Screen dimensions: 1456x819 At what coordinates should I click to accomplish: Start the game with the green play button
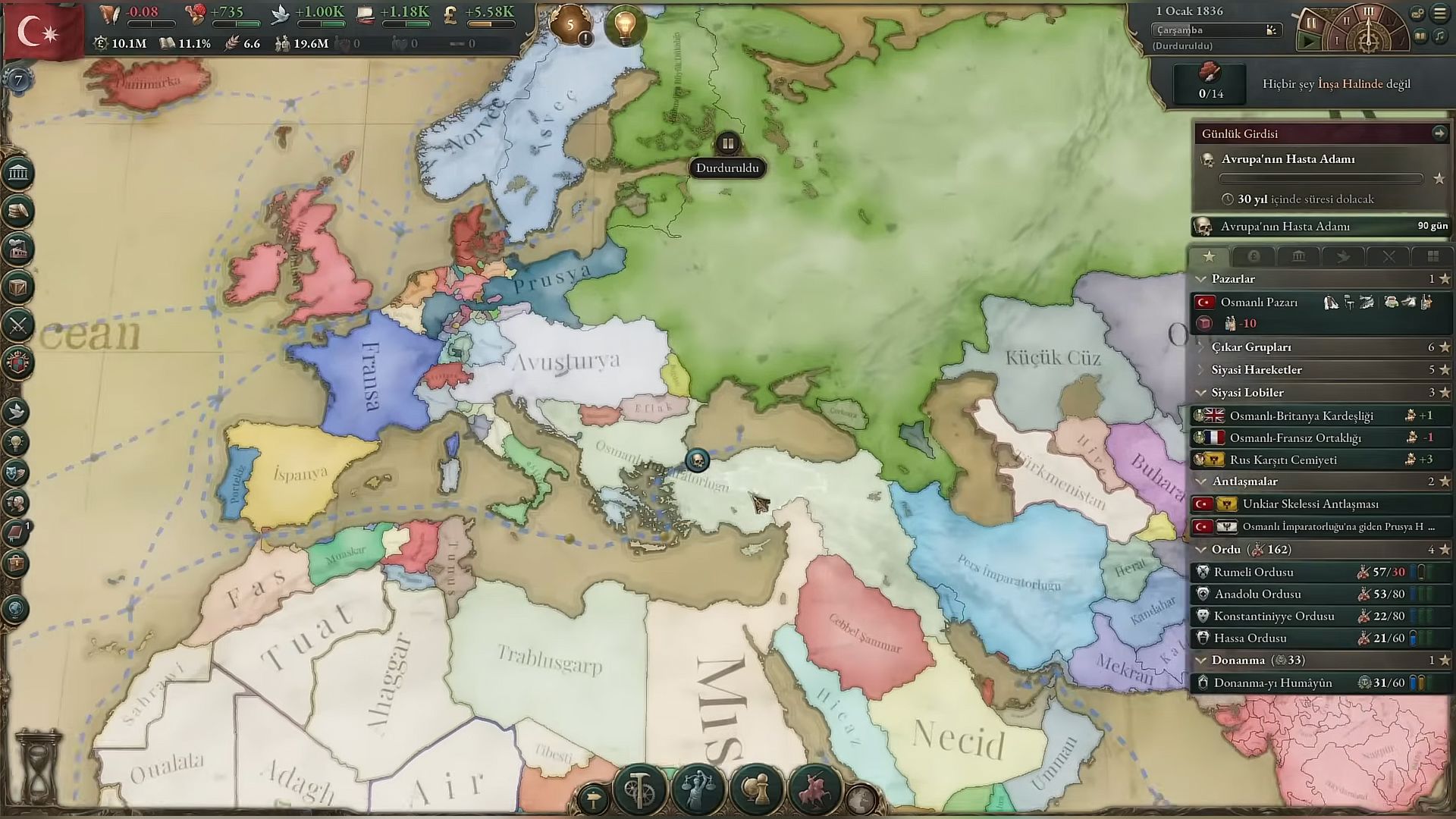(x=1310, y=40)
